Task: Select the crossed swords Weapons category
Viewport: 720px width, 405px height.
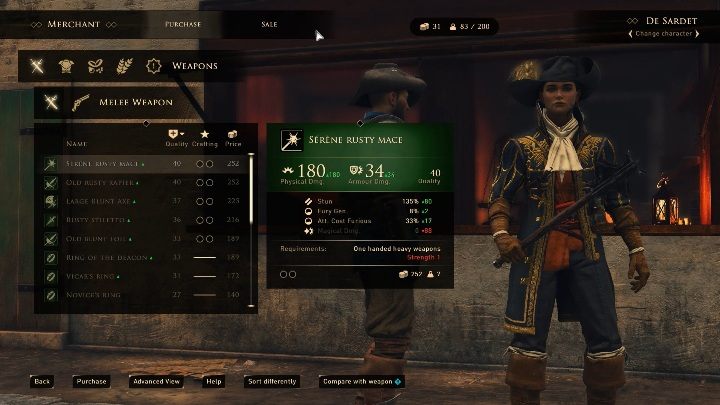Action: pyautogui.click(x=37, y=67)
